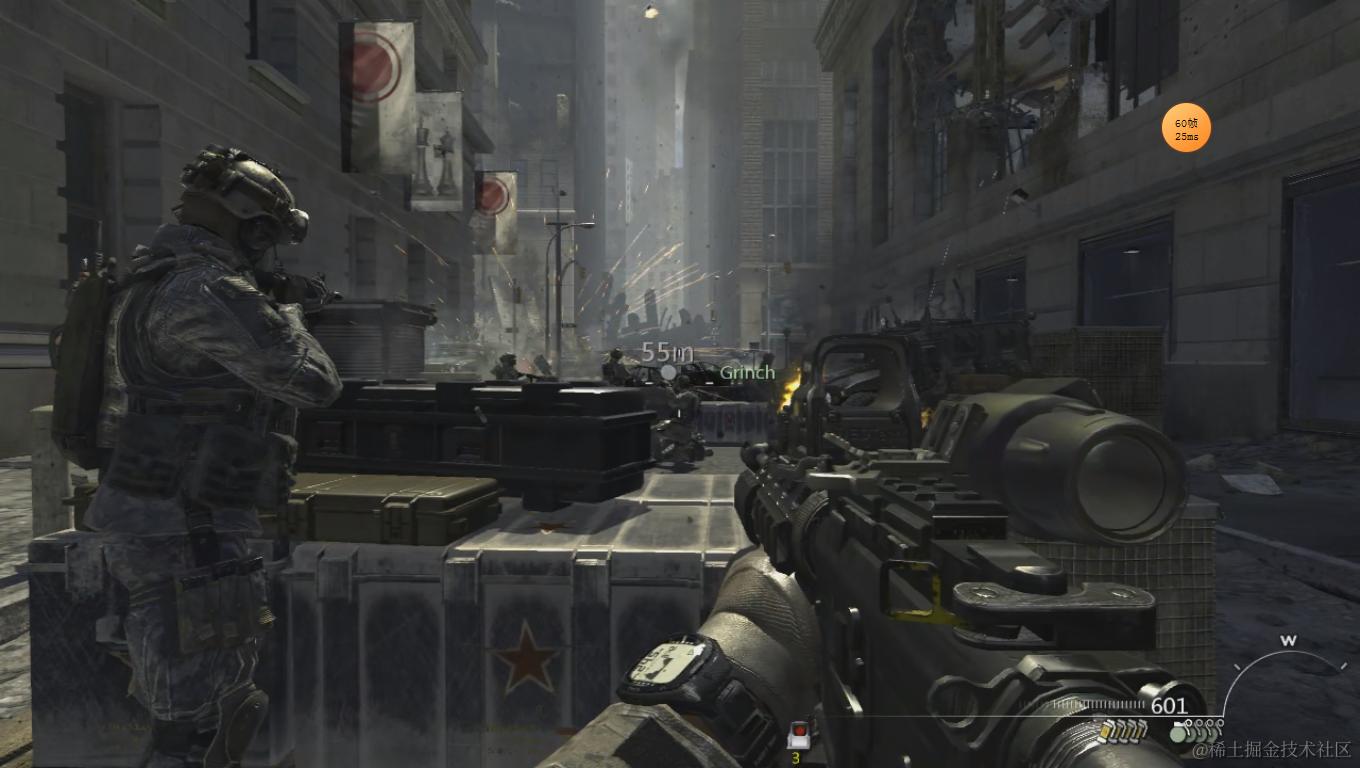Click the 55m waypoint distance marker

pos(666,352)
